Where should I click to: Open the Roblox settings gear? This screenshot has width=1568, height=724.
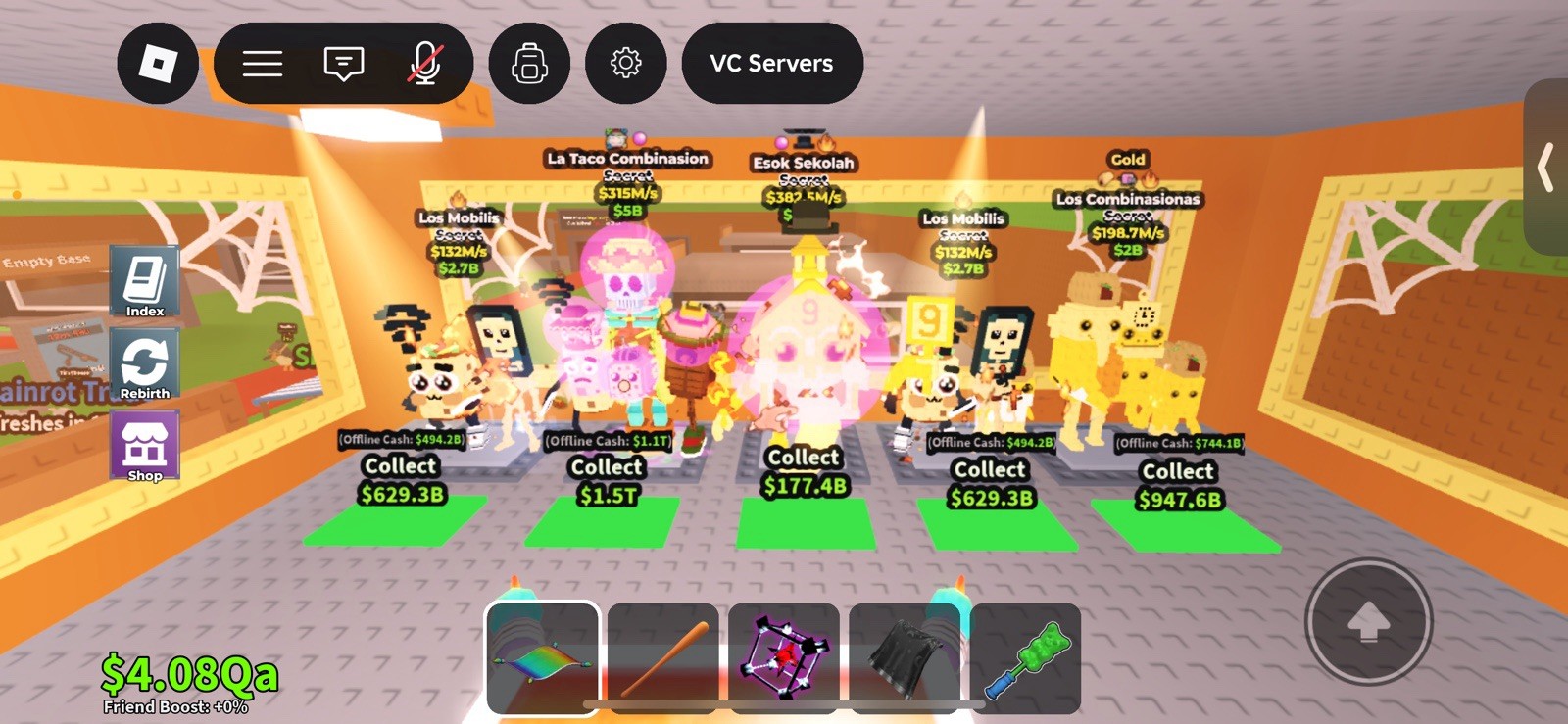click(626, 63)
